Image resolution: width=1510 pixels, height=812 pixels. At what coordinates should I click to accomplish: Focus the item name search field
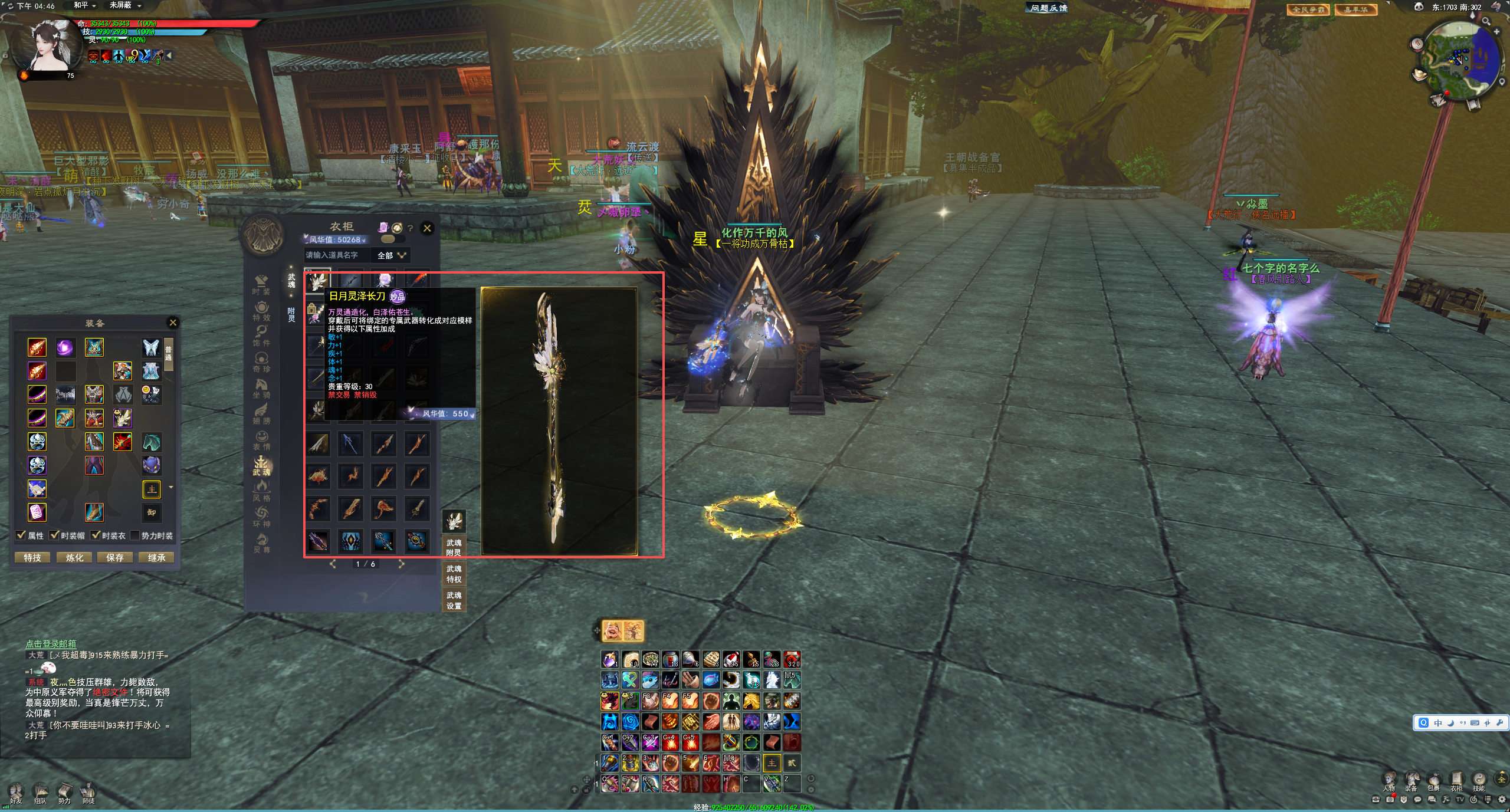click(x=336, y=255)
